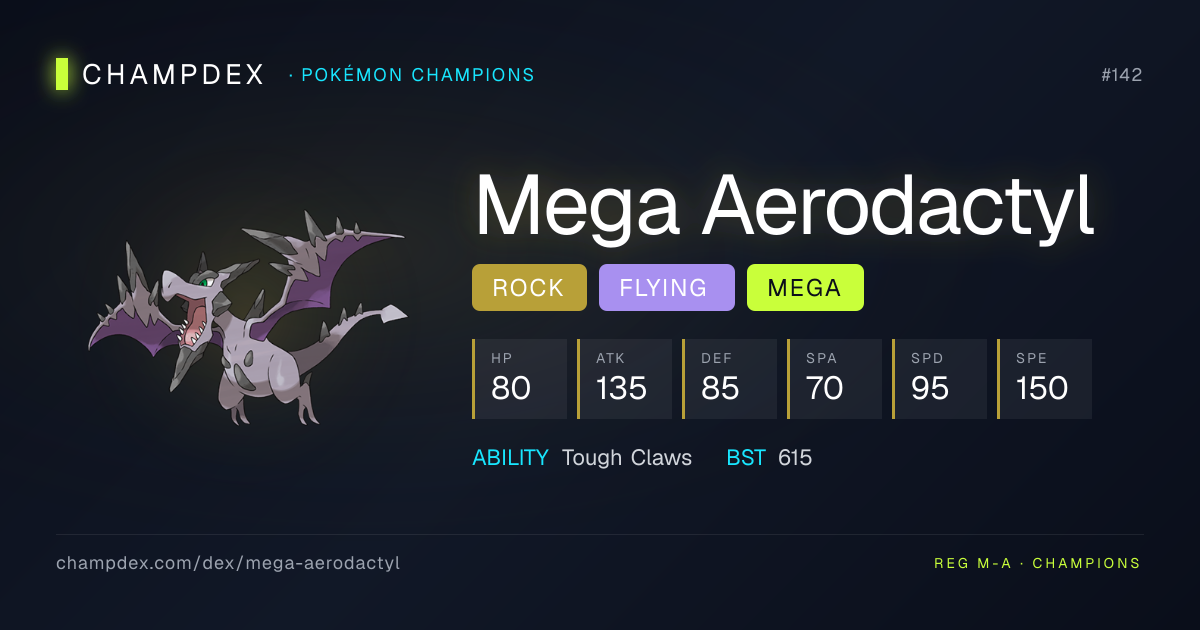Click the ChampDex logo
Screen dimensions: 1200x630
tap(160, 75)
